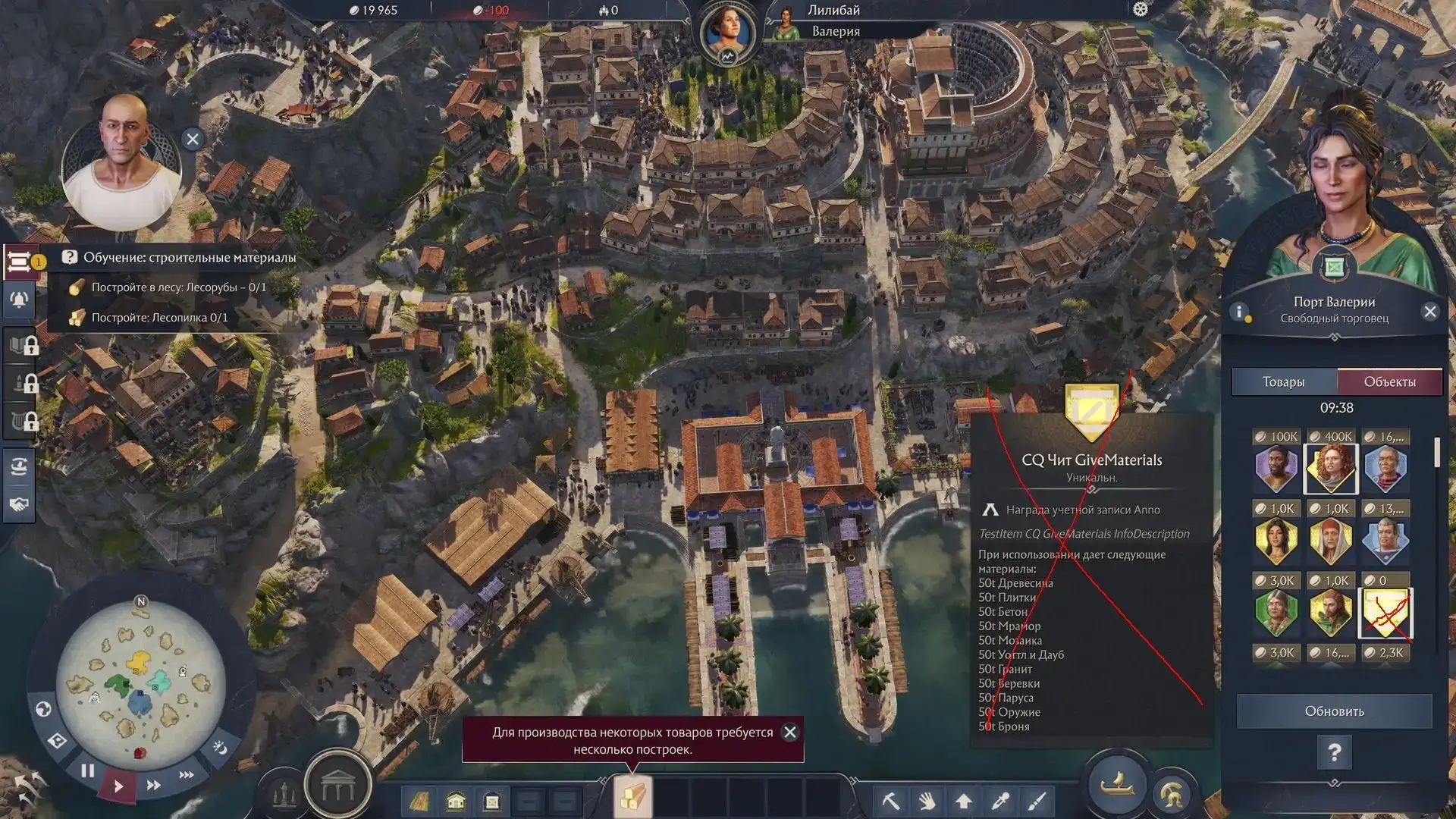Click the island minimap
The image size is (1456, 819).
[140, 682]
